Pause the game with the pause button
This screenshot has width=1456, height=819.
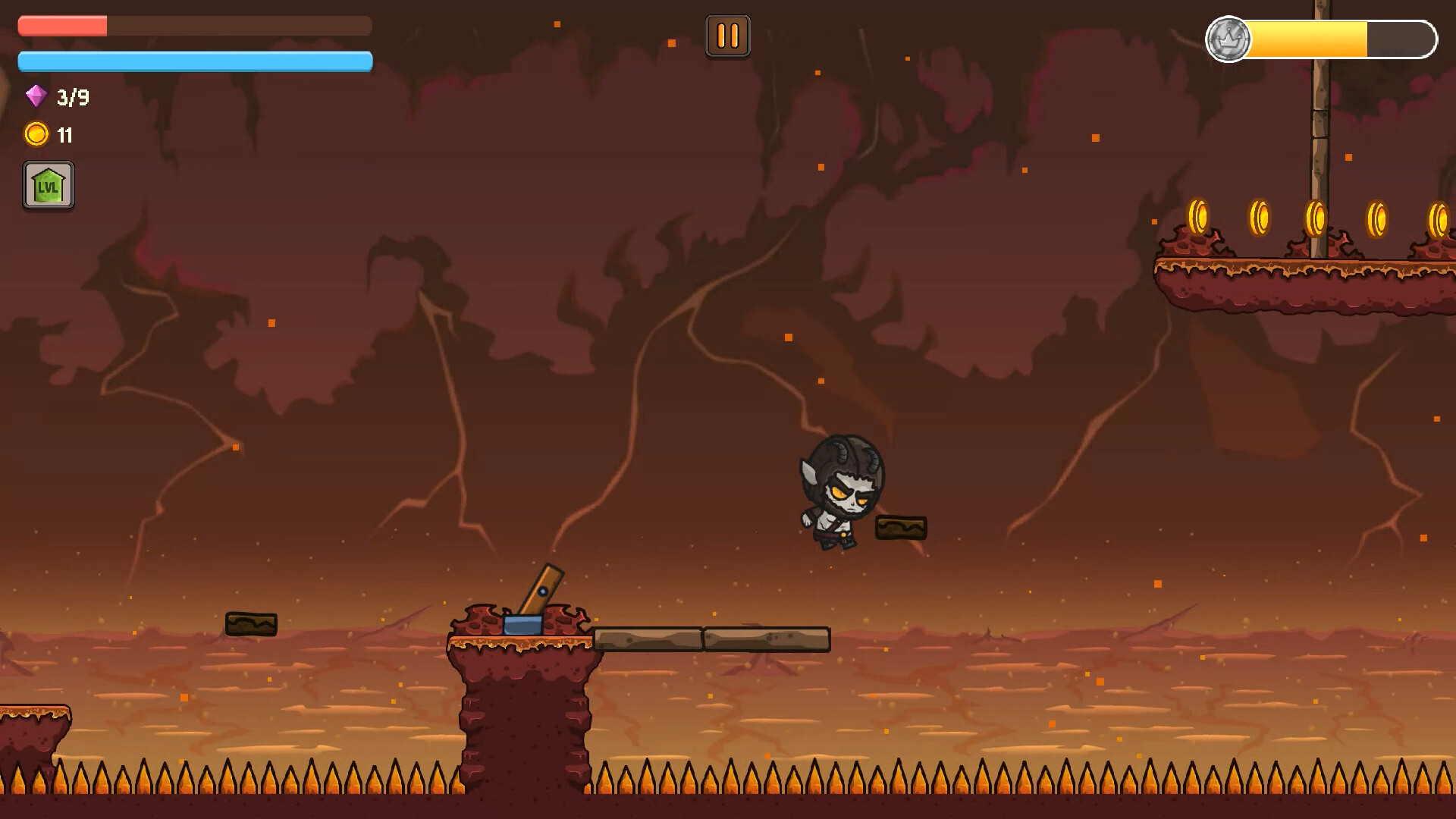point(727,35)
